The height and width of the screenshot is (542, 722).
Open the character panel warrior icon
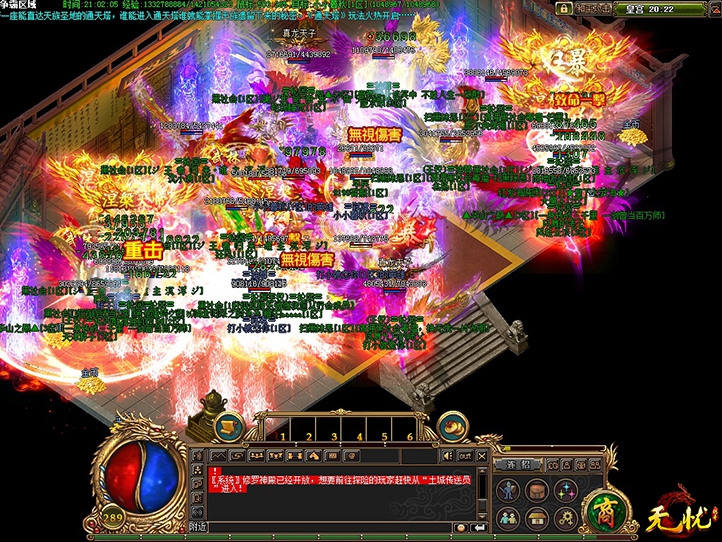tap(508, 490)
